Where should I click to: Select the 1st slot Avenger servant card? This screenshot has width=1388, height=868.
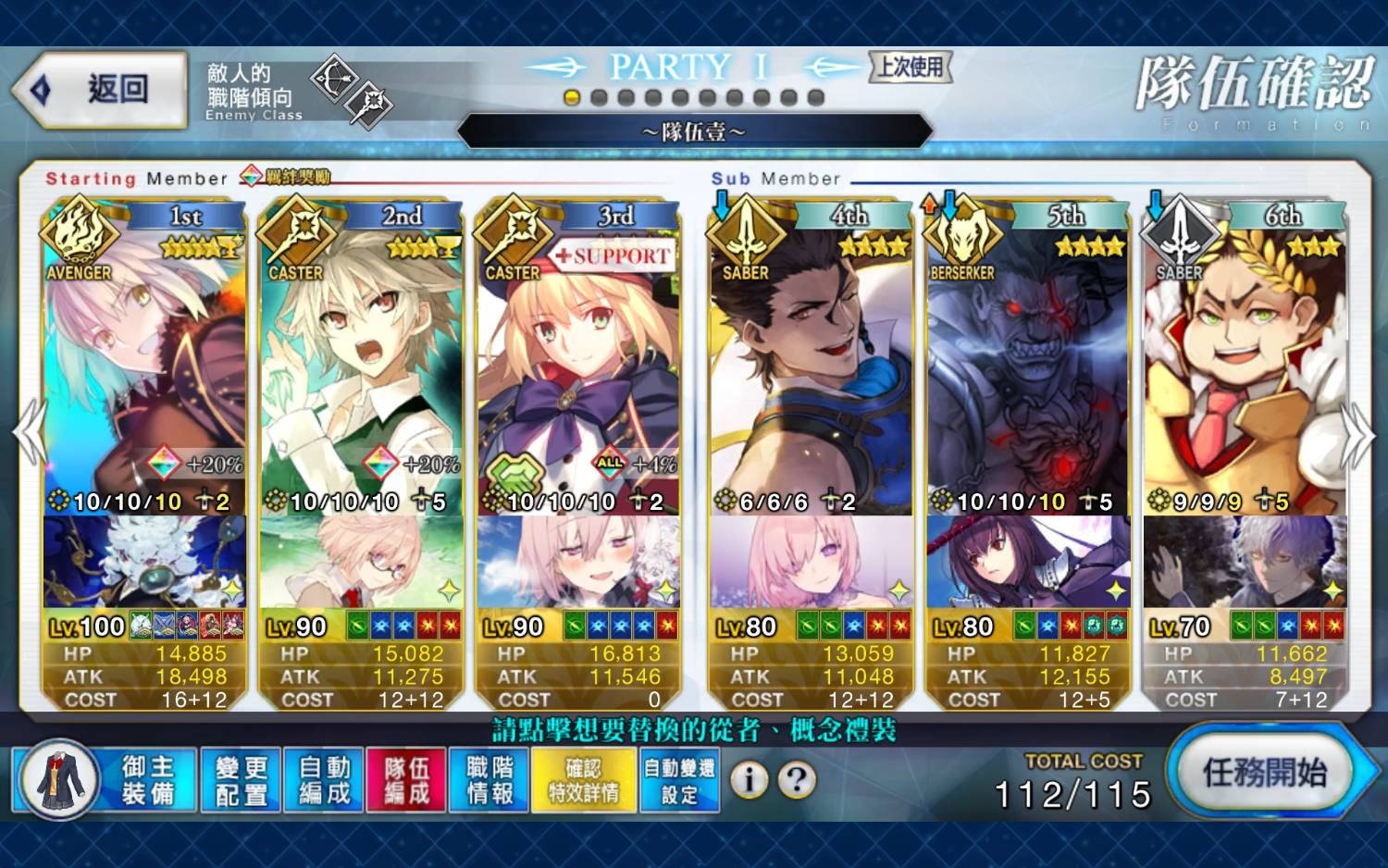(144, 361)
